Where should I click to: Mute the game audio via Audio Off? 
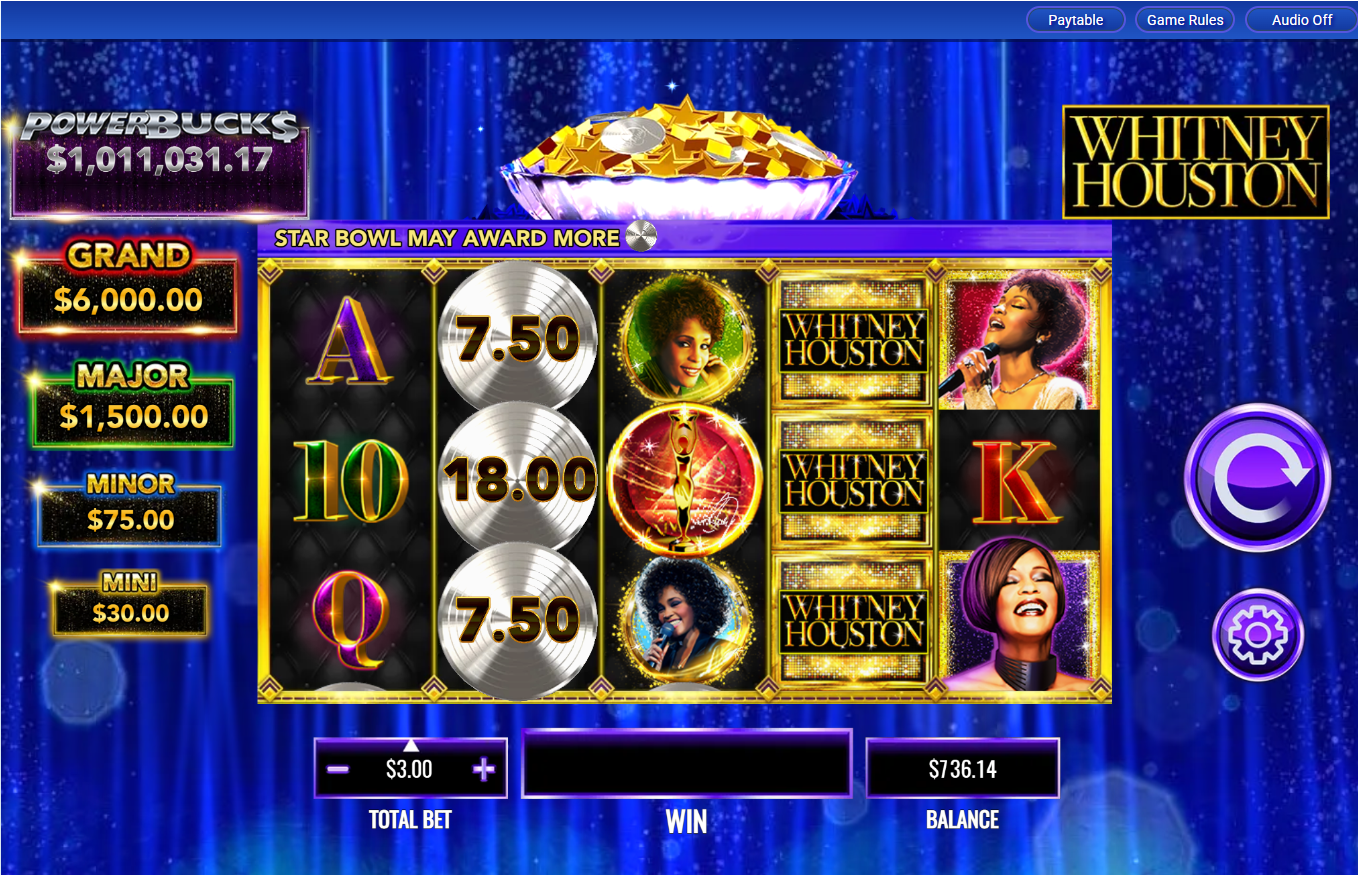(x=1300, y=19)
